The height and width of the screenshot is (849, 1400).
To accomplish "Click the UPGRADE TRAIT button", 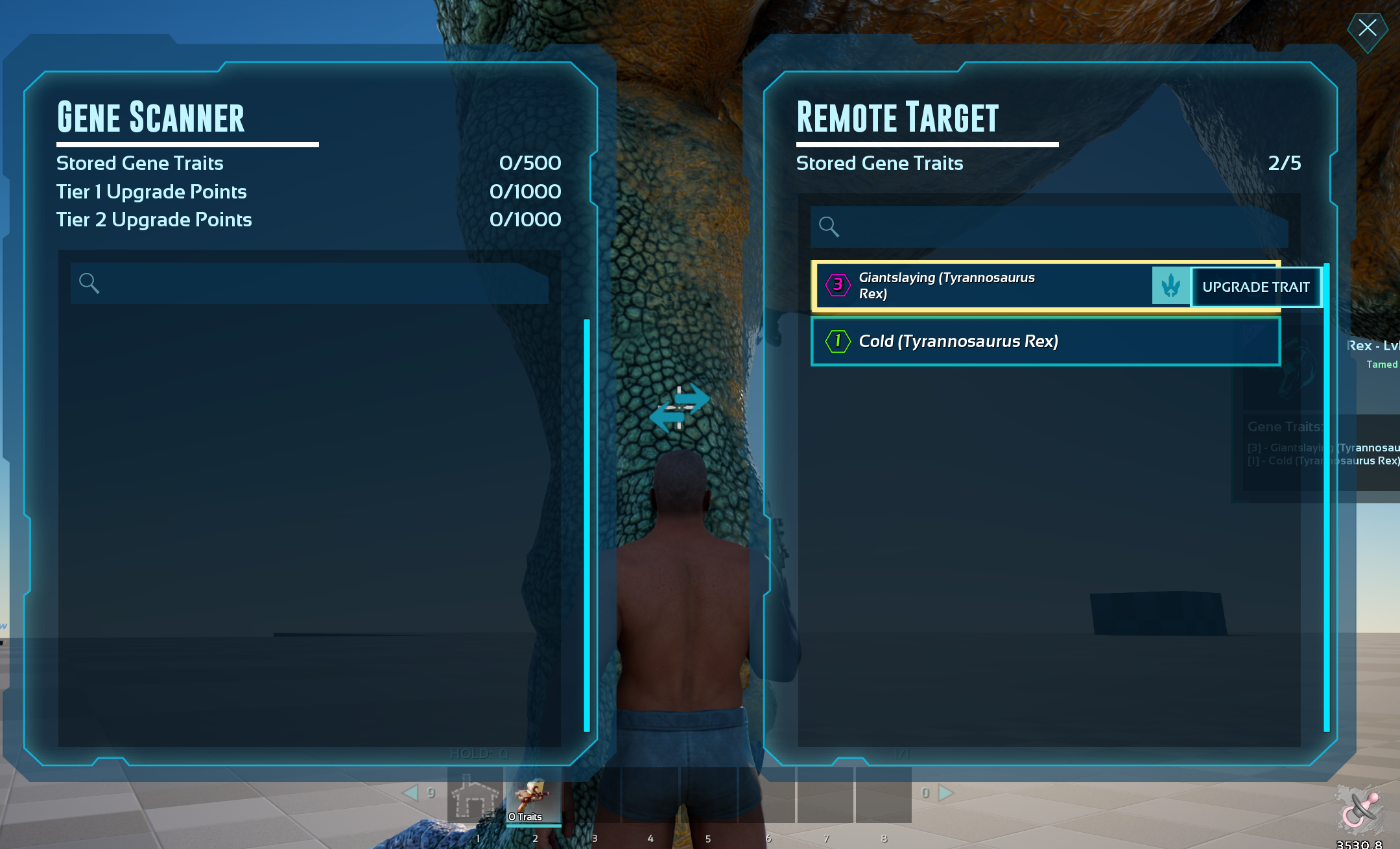I will click(1255, 286).
